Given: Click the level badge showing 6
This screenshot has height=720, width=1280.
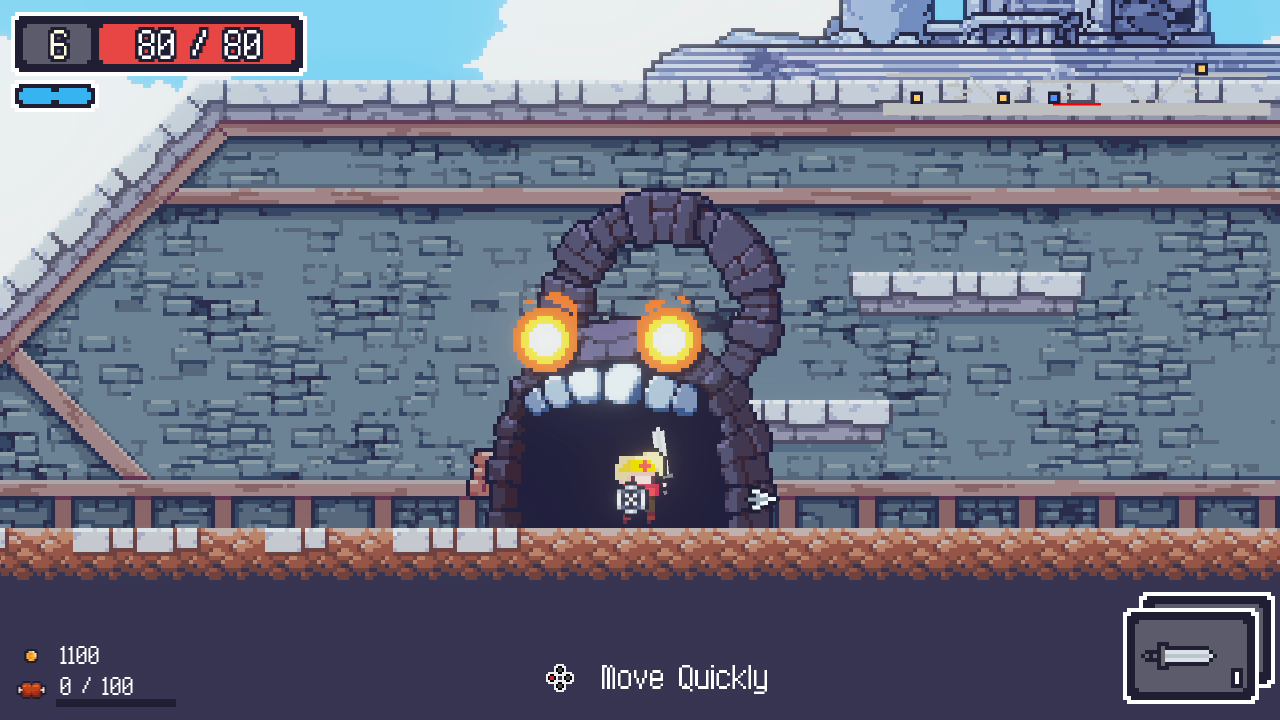Looking at the screenshot, I should 56,43.
